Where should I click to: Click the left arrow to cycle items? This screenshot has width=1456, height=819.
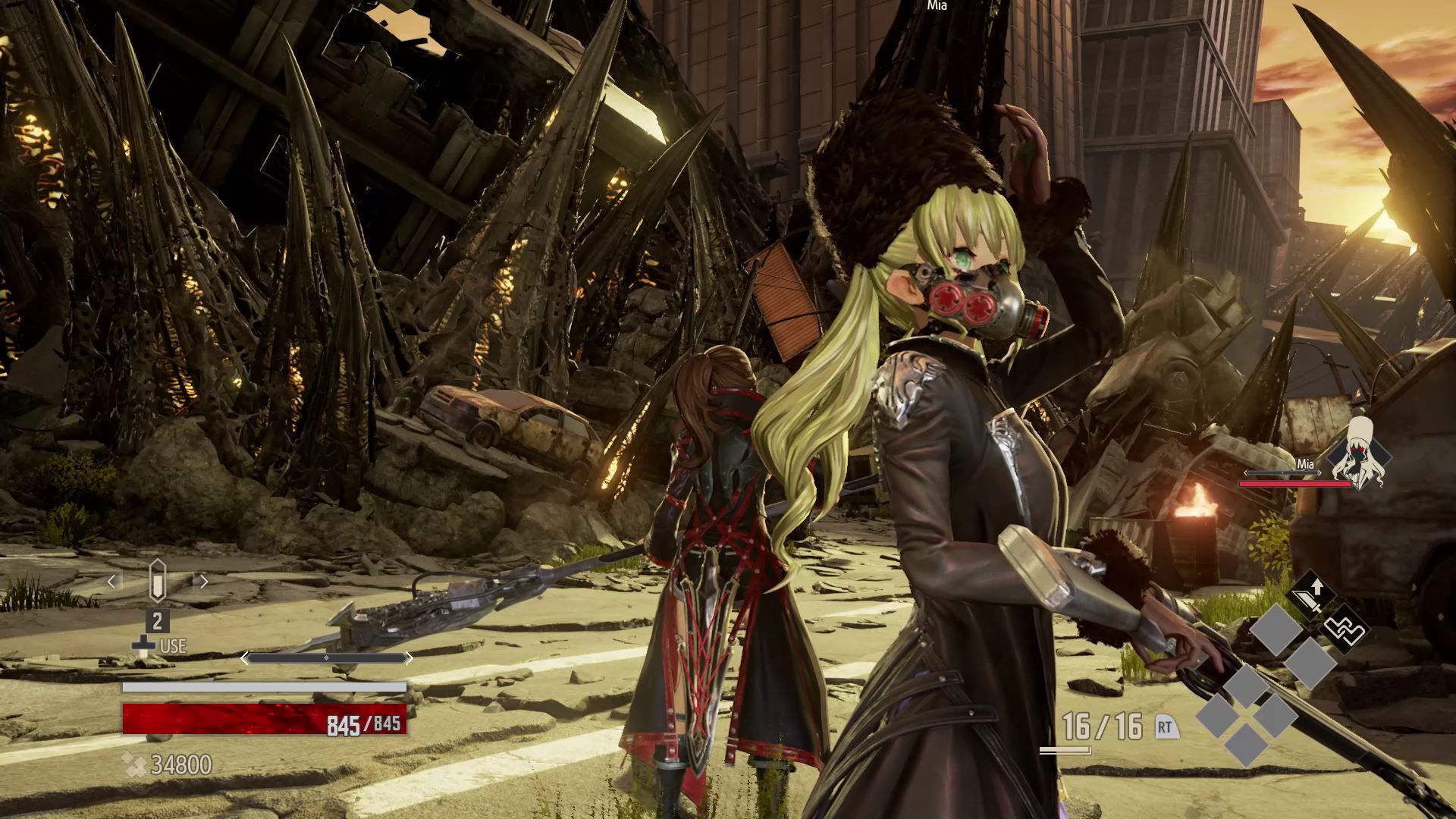pyautogui.click(x=111, y=582)
